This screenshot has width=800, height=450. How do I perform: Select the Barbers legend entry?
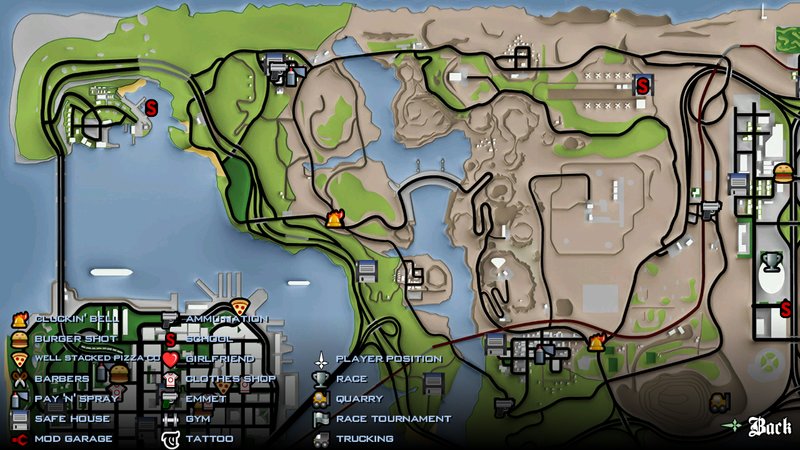(x=61, y=379)
